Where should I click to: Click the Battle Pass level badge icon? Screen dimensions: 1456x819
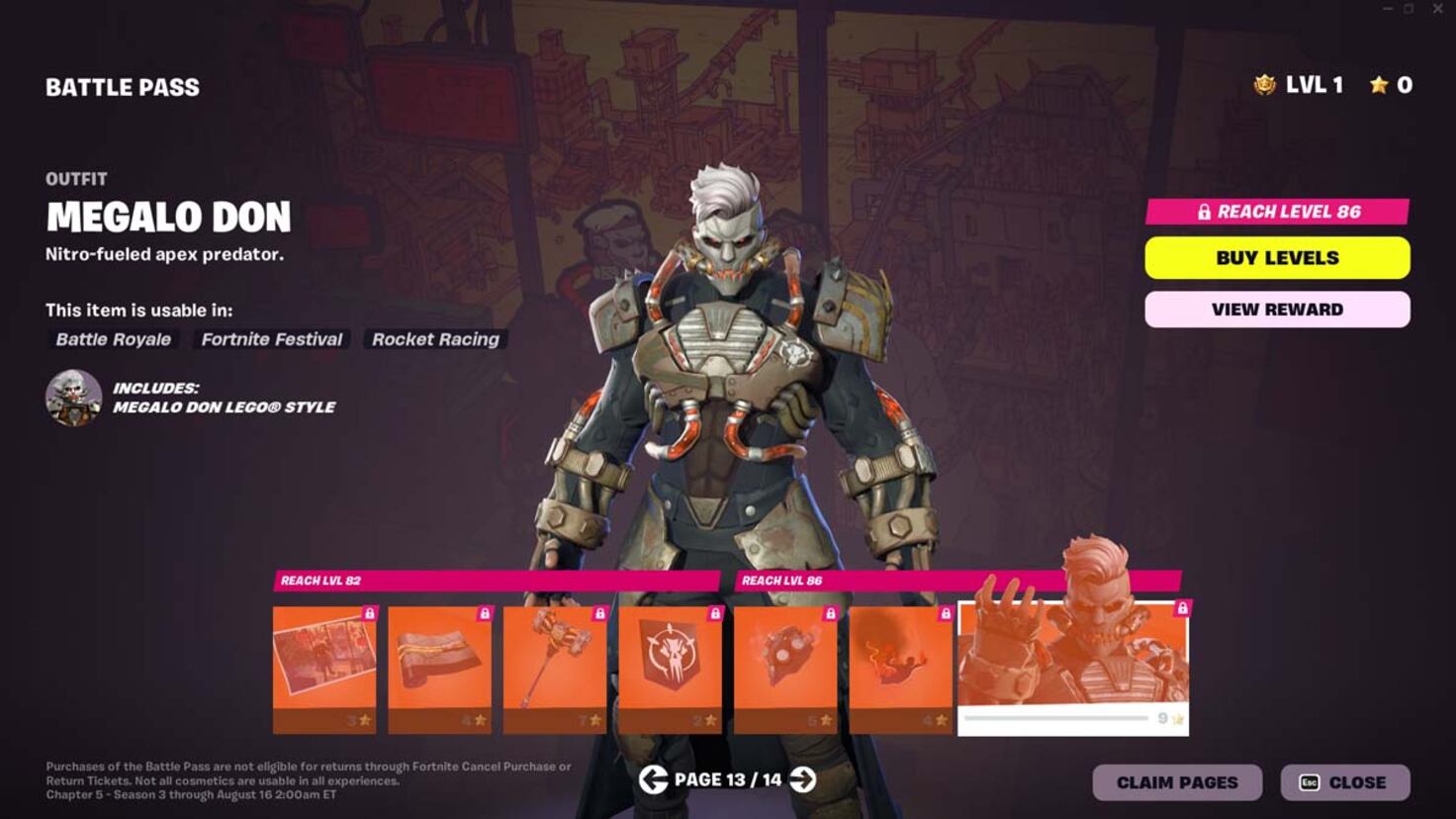click(x=1263, y=85)
